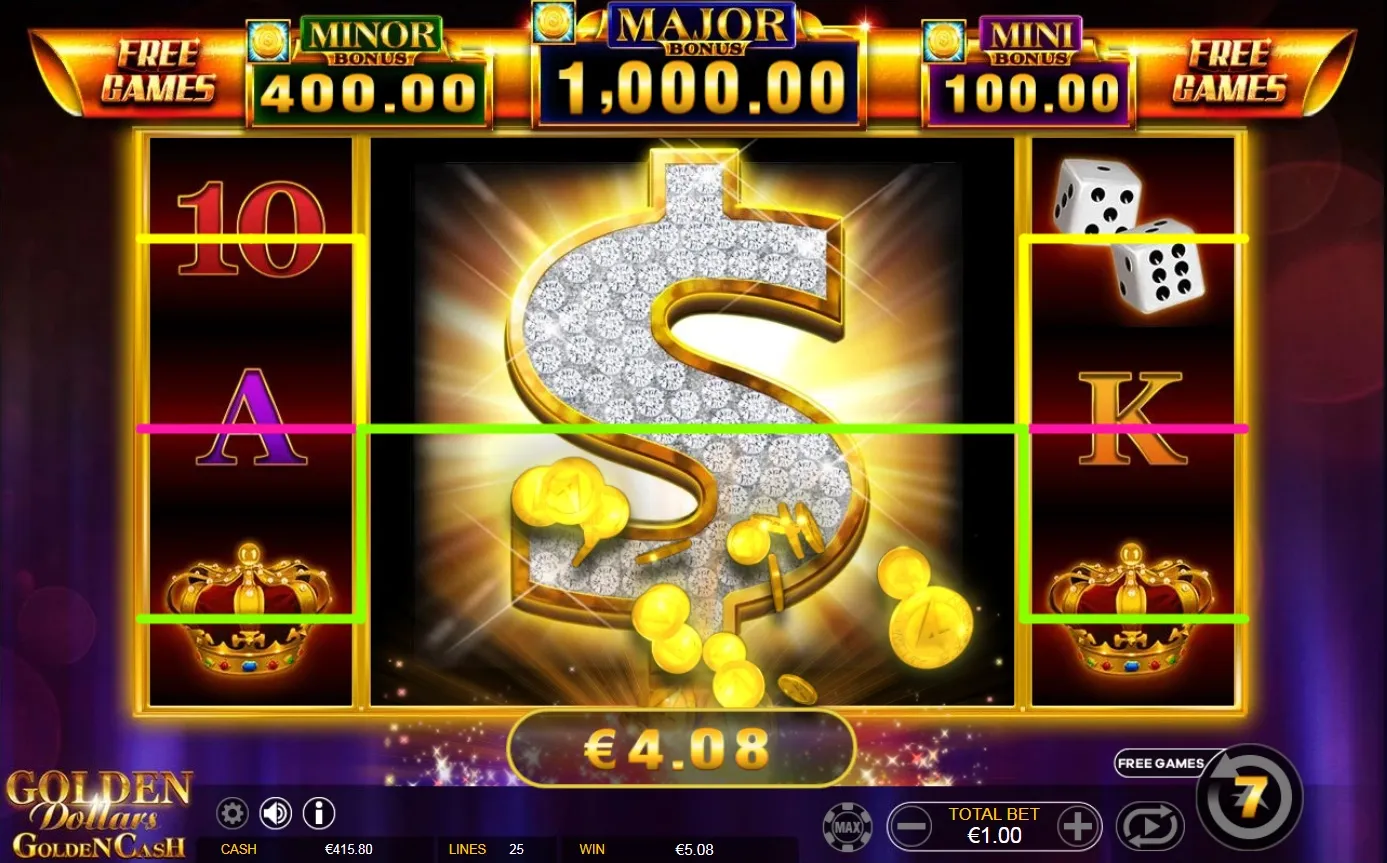Toggle sound off using the speaker icon
This screenshot has width=1387, height=863.
click(x=276, y=813)
